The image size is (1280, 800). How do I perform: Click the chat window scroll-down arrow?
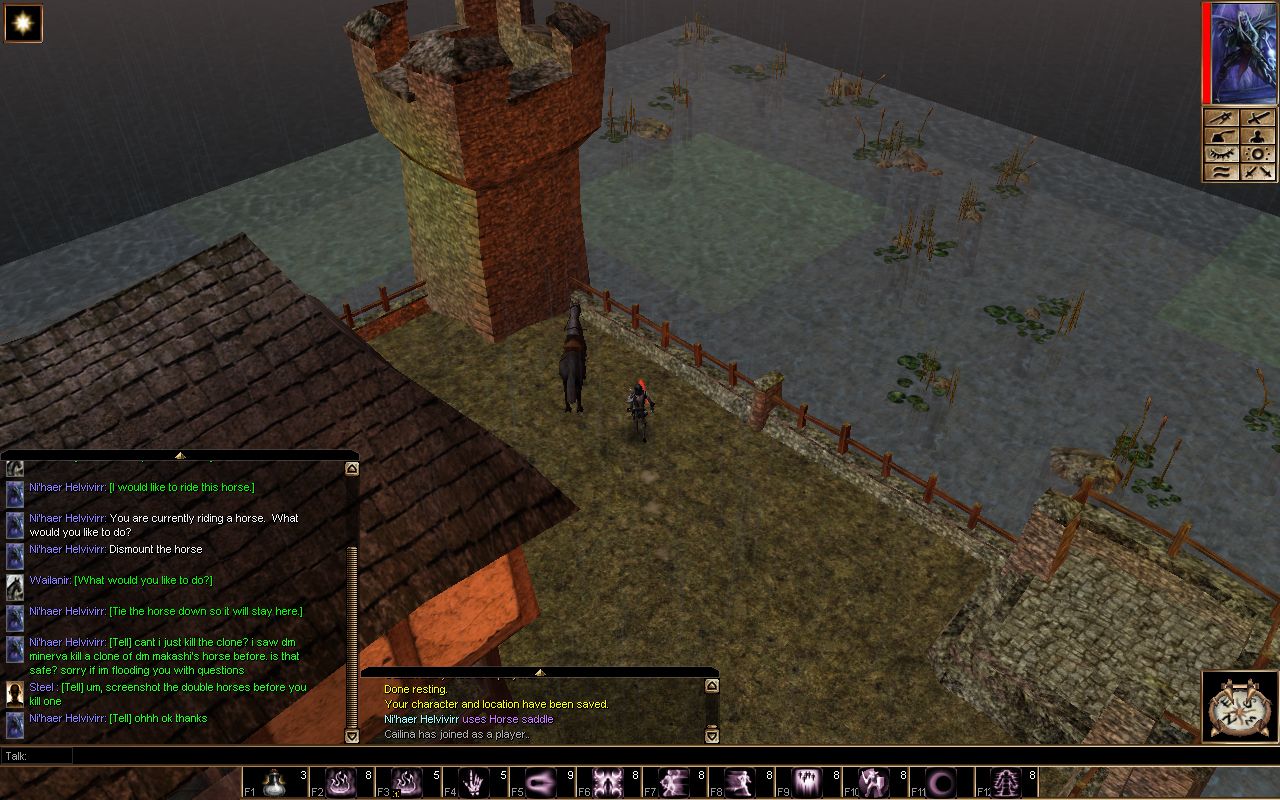pyautogui.click(x=351, y=736)
